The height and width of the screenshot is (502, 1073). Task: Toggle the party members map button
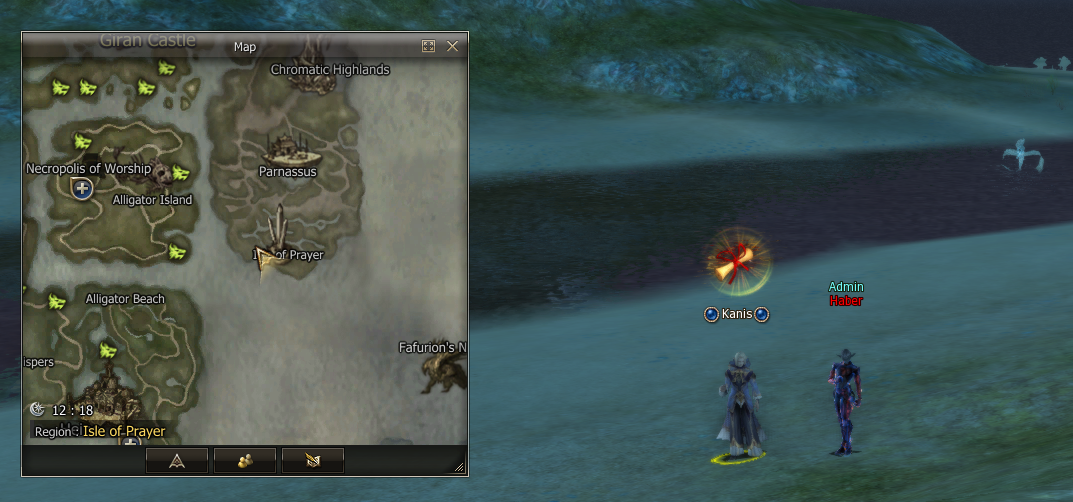tap(245, 460)
